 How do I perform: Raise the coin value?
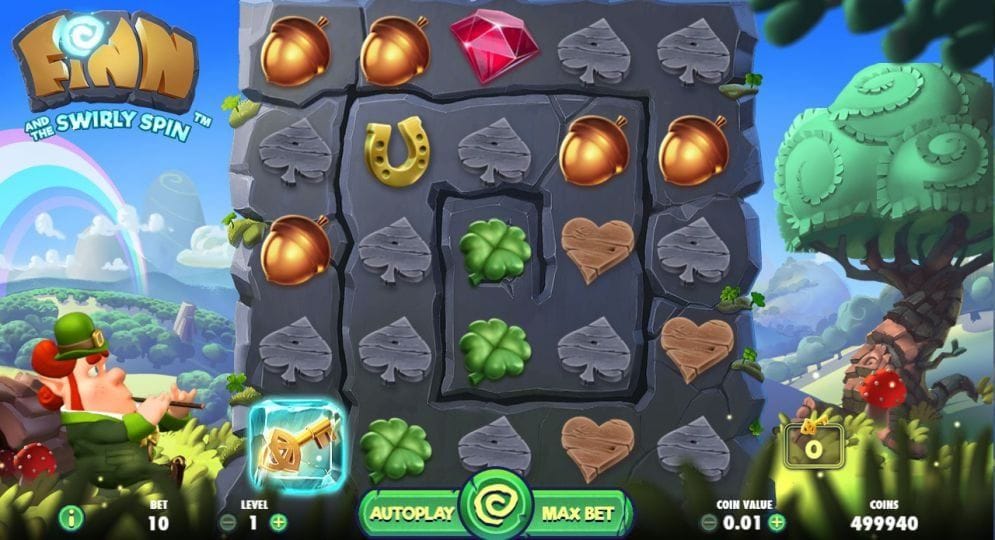(777, 522)
